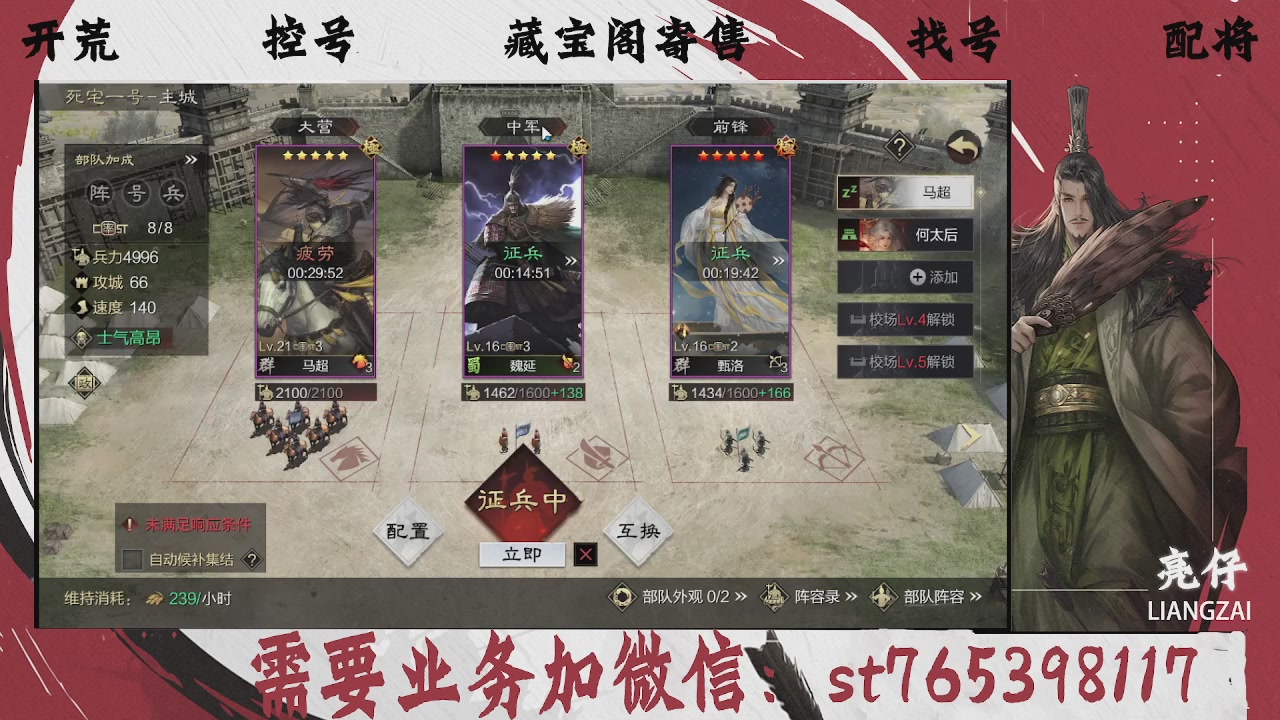
Task: Expand the 部队加成 panel chevron
Action: [190, 158]
